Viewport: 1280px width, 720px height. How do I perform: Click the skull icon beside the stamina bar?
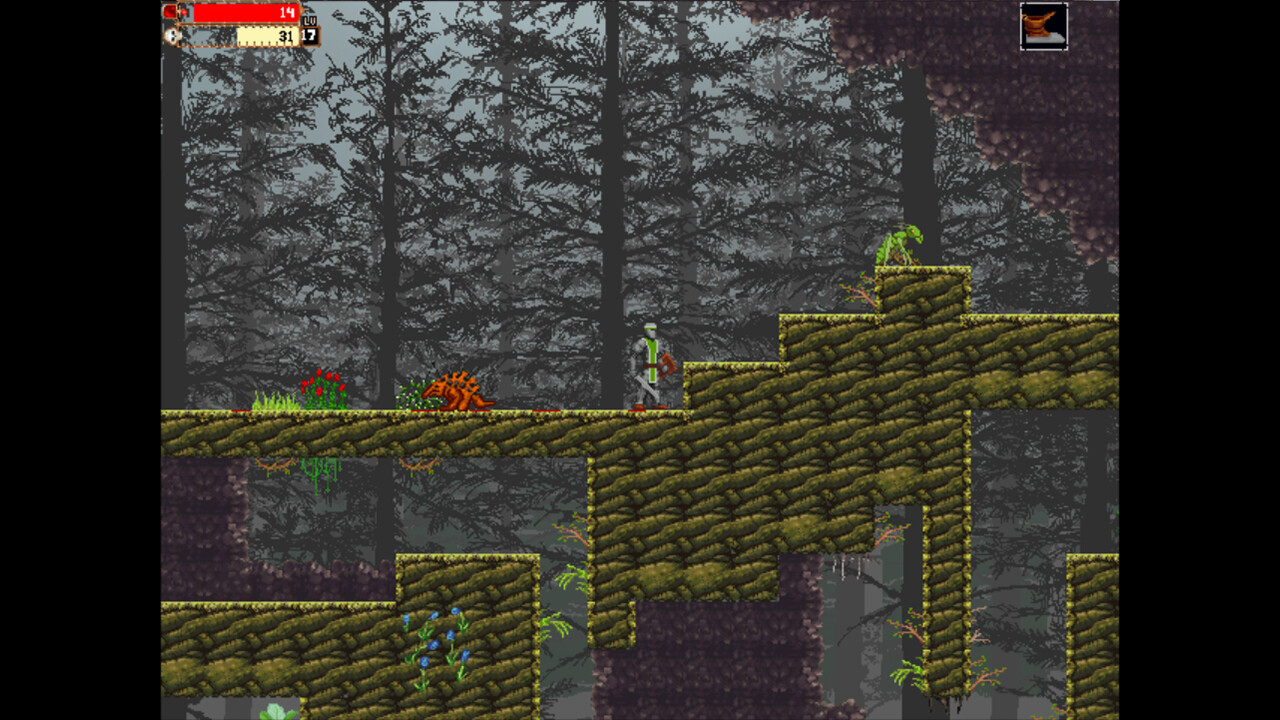(x=172, y=35)
